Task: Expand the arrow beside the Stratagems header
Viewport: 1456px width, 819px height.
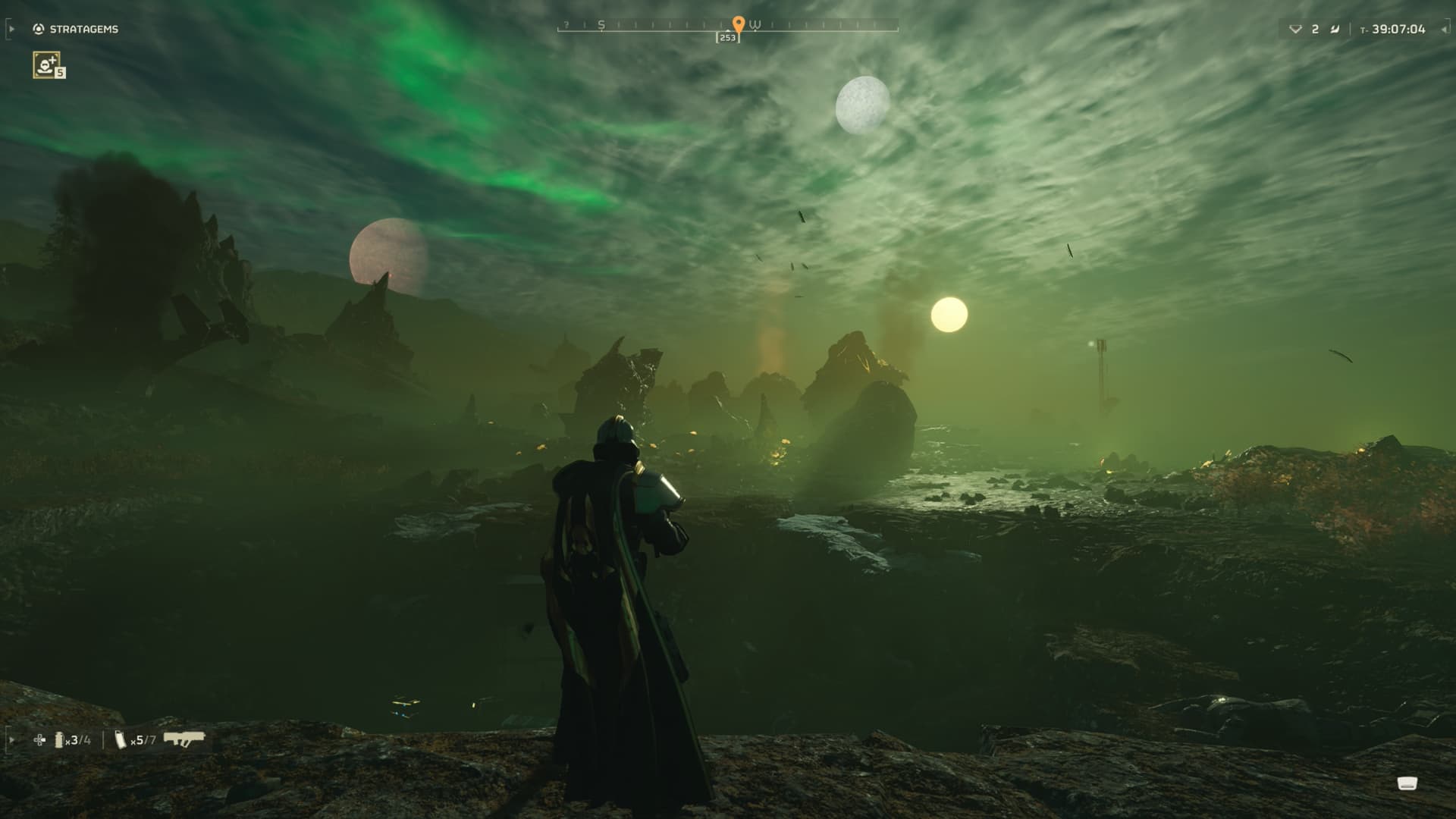Action: (x=11, y=29)
